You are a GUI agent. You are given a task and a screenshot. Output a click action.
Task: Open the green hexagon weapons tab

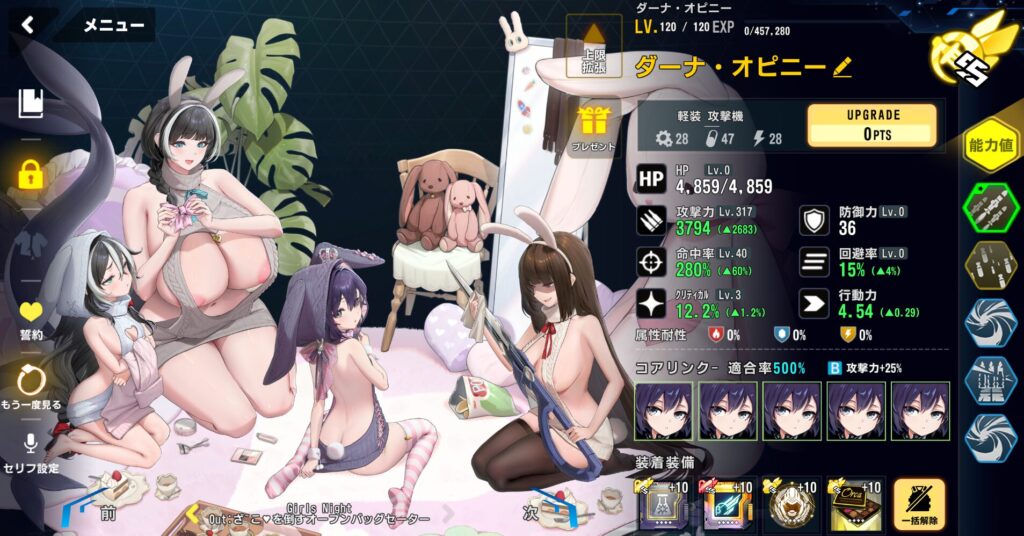pyautogui.click(x=990, y=205)
